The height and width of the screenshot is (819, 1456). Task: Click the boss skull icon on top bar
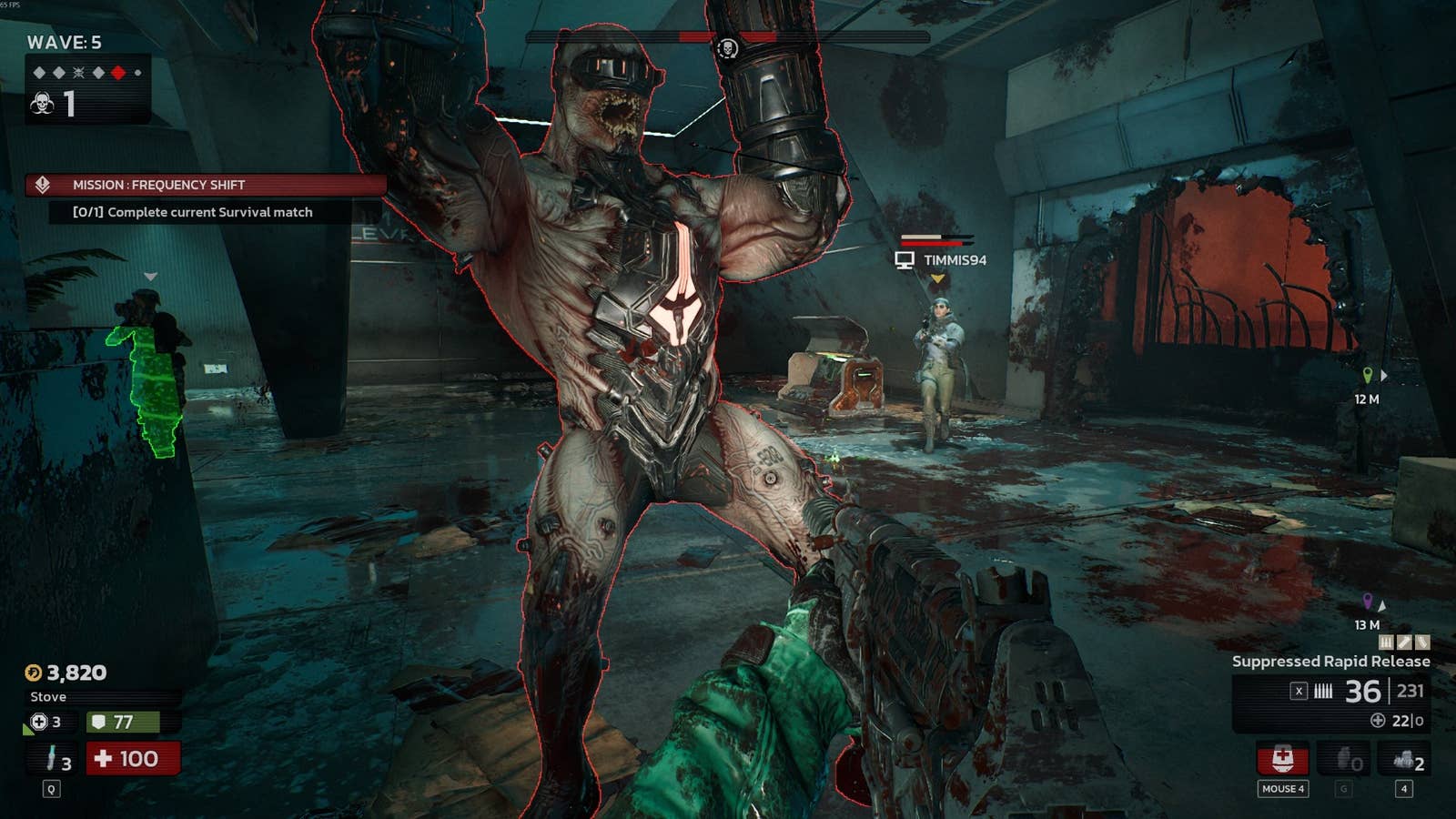click(727, 48)
